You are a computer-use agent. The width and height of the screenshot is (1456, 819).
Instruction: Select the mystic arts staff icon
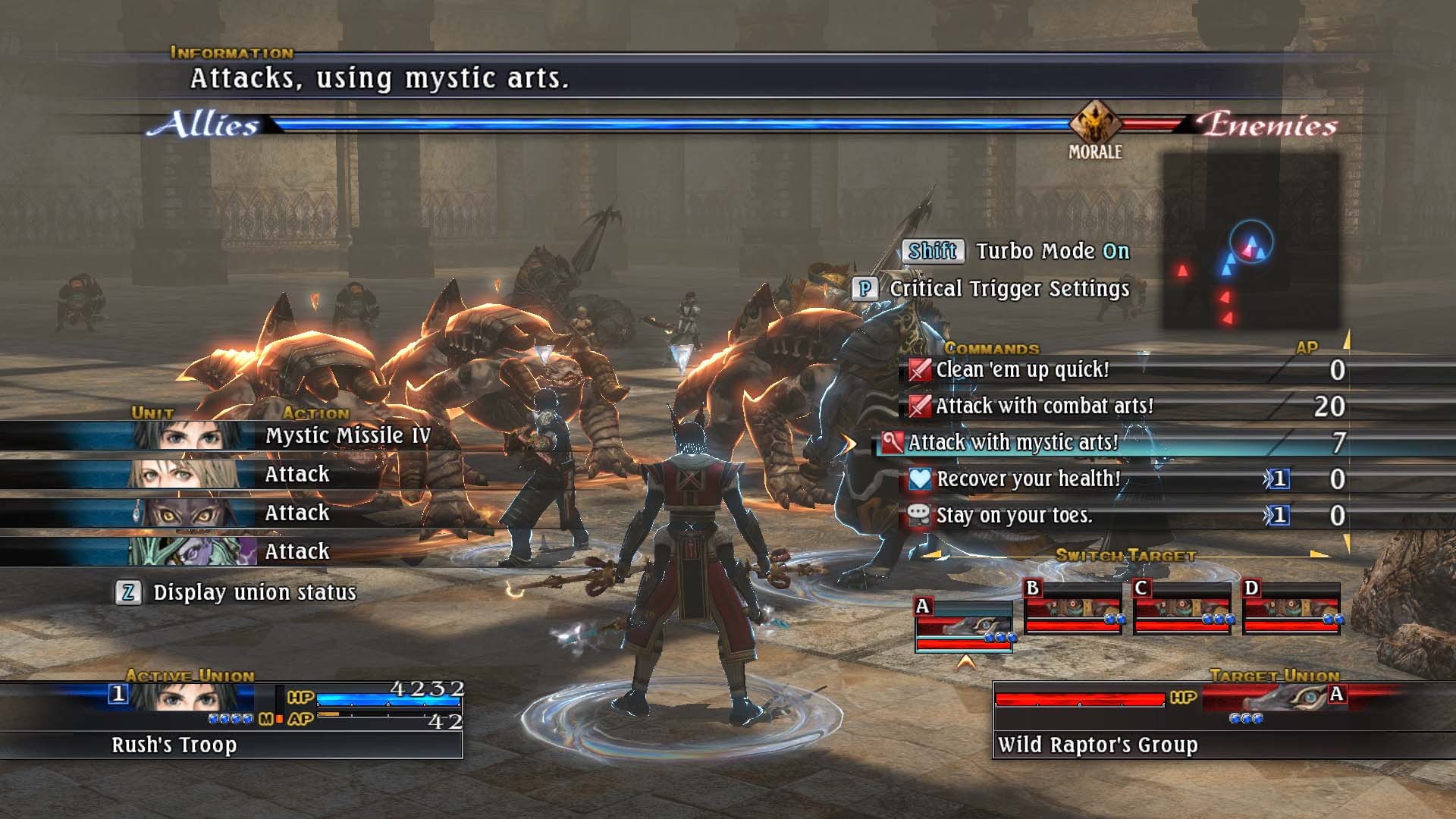[893, 443]
